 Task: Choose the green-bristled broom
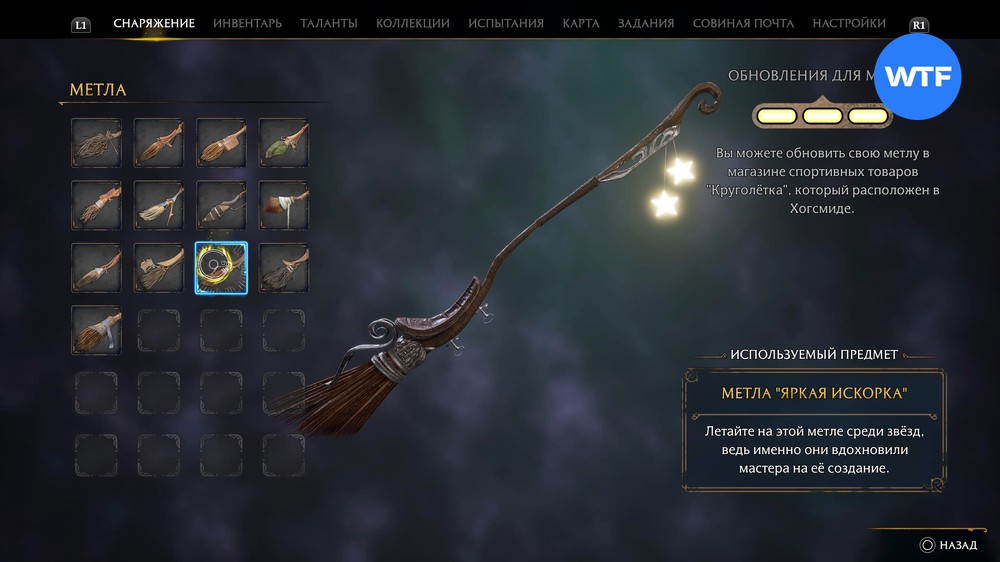283,142
